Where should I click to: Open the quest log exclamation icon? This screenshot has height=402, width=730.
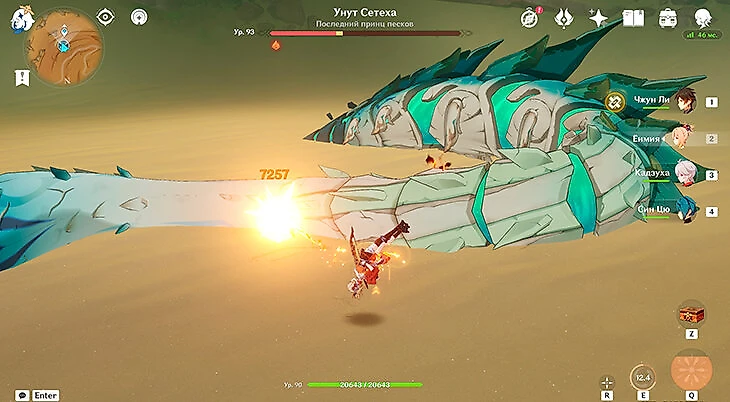[x=23, y=77]
